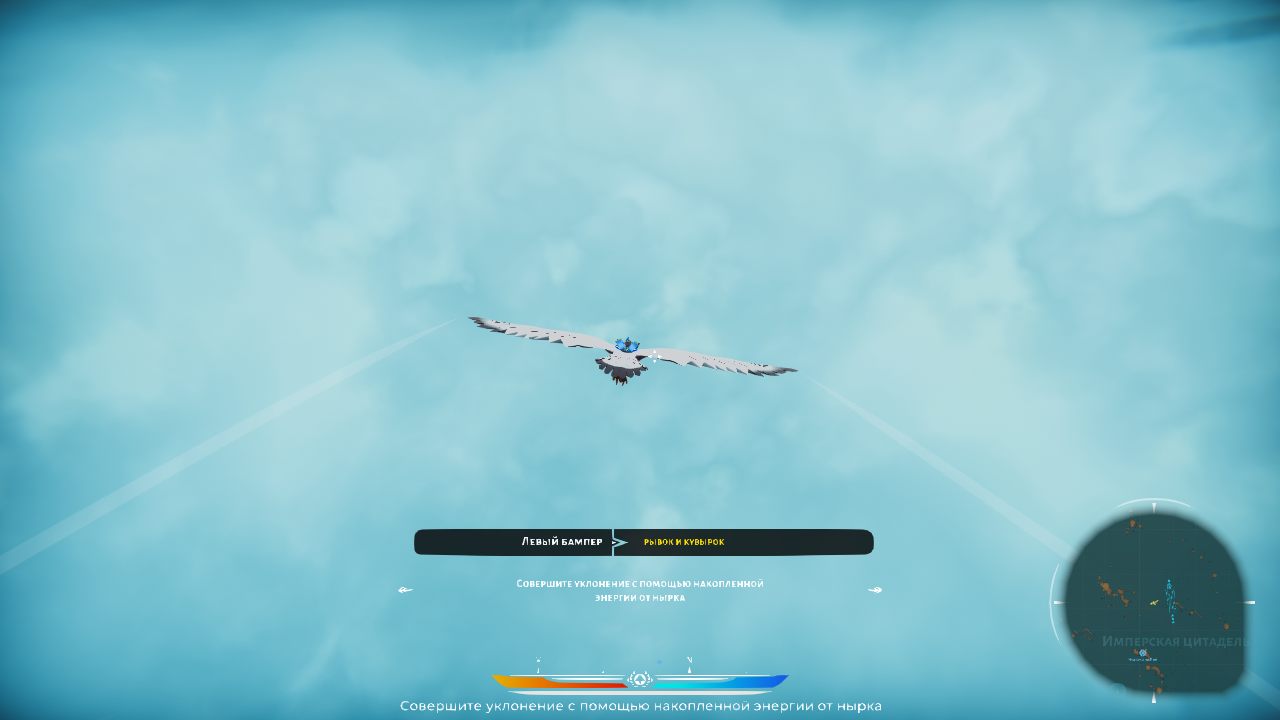Expand the chevron between Левый бампер and РЫВОК И КУВЫРОК
Viewport: 1280px width, 720px height.
point(618,542)
